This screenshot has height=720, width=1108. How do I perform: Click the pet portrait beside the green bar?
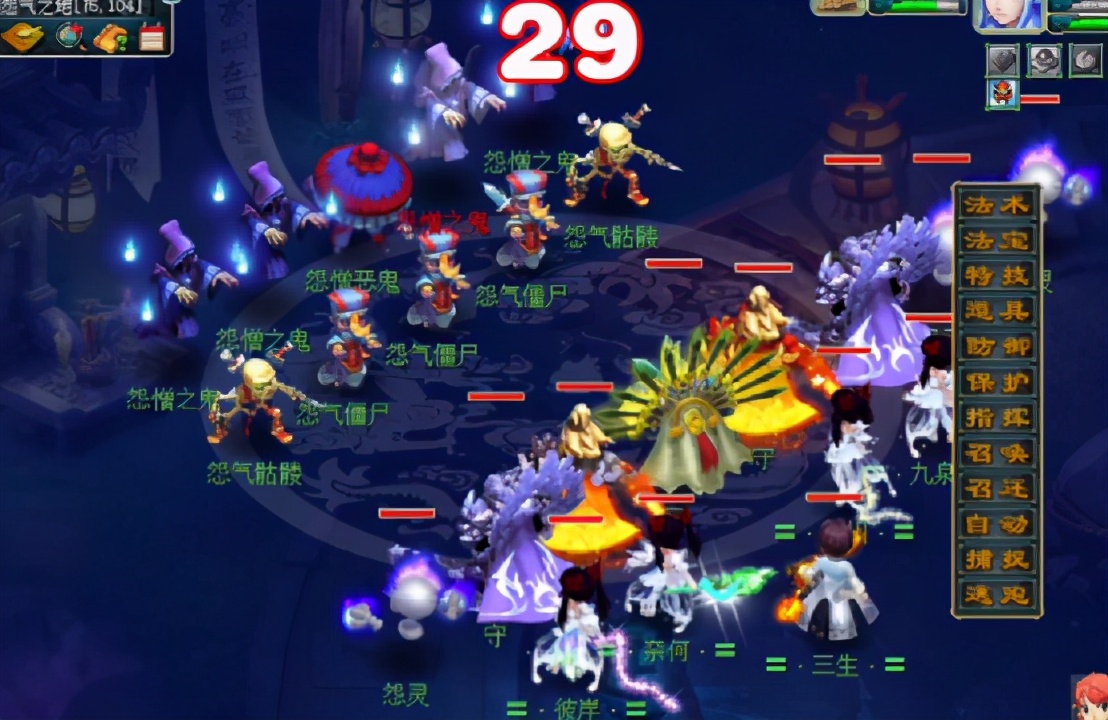click(839, 6)
